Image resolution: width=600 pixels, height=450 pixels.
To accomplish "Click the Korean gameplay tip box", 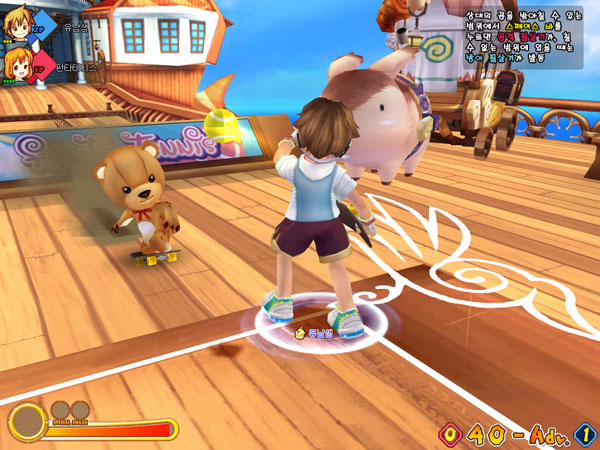I will (x=522, y=38).
